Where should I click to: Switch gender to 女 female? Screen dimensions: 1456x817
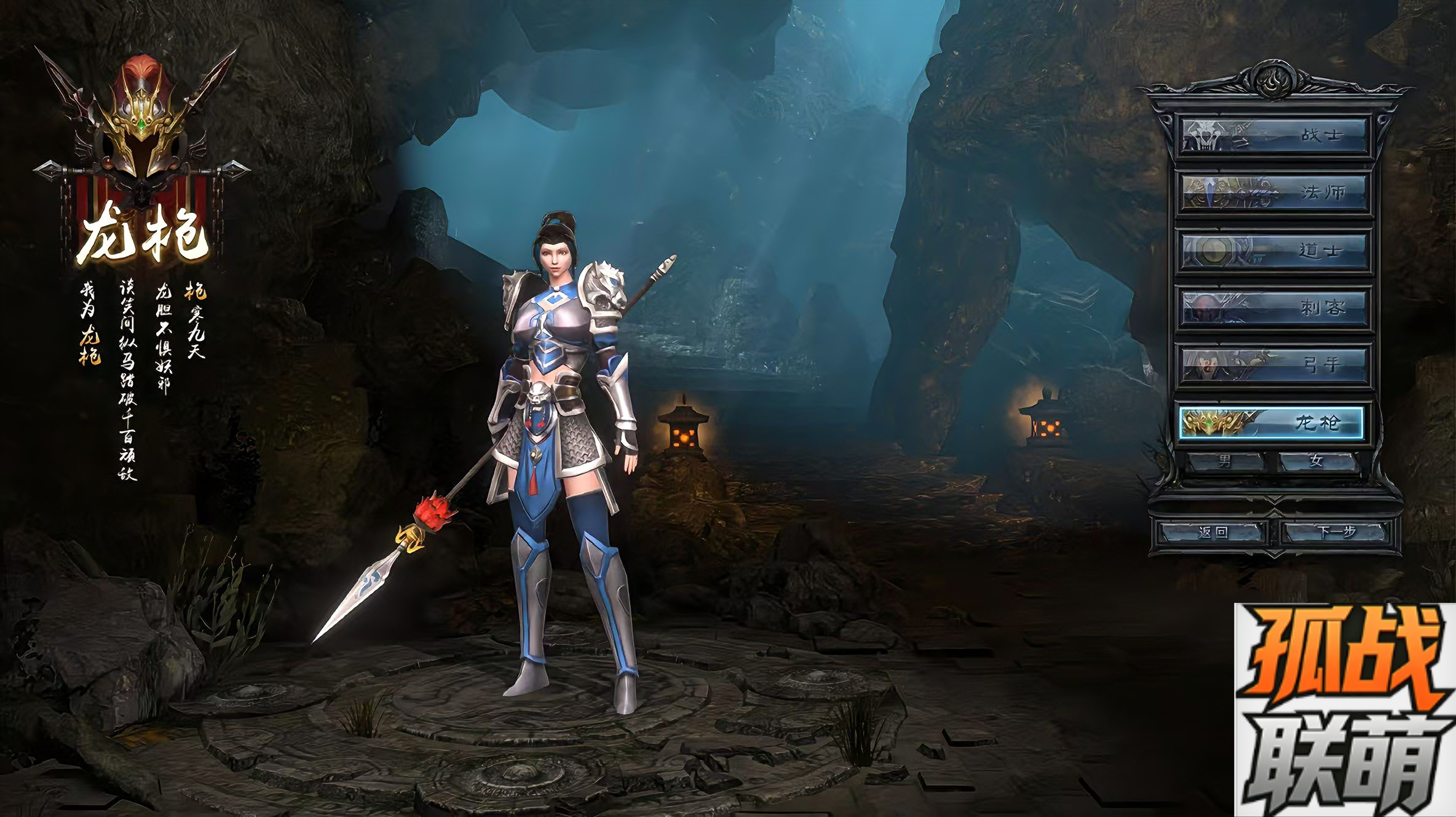[x=1317, y=461]
